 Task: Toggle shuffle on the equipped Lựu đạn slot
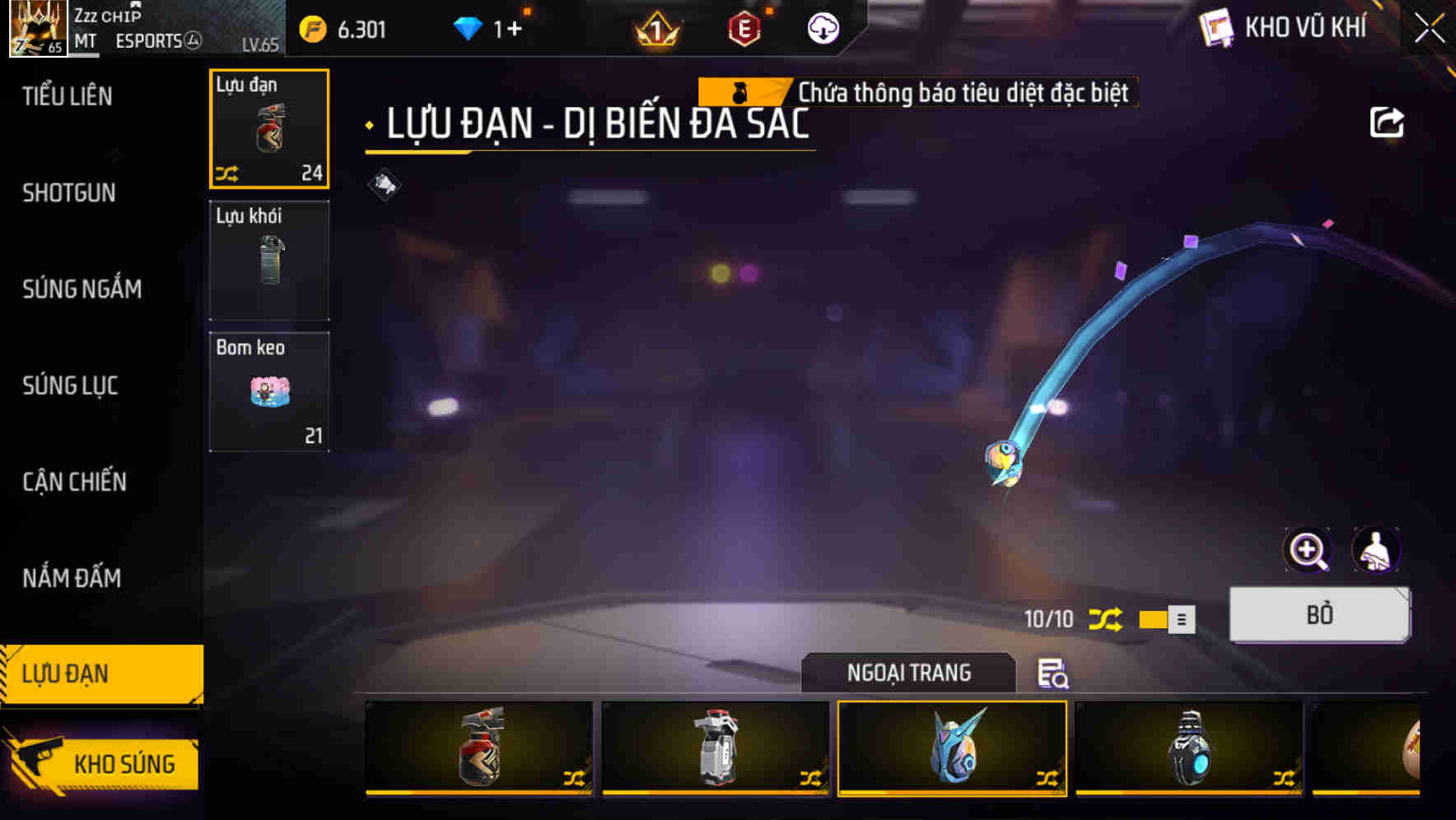coord(230,172)
